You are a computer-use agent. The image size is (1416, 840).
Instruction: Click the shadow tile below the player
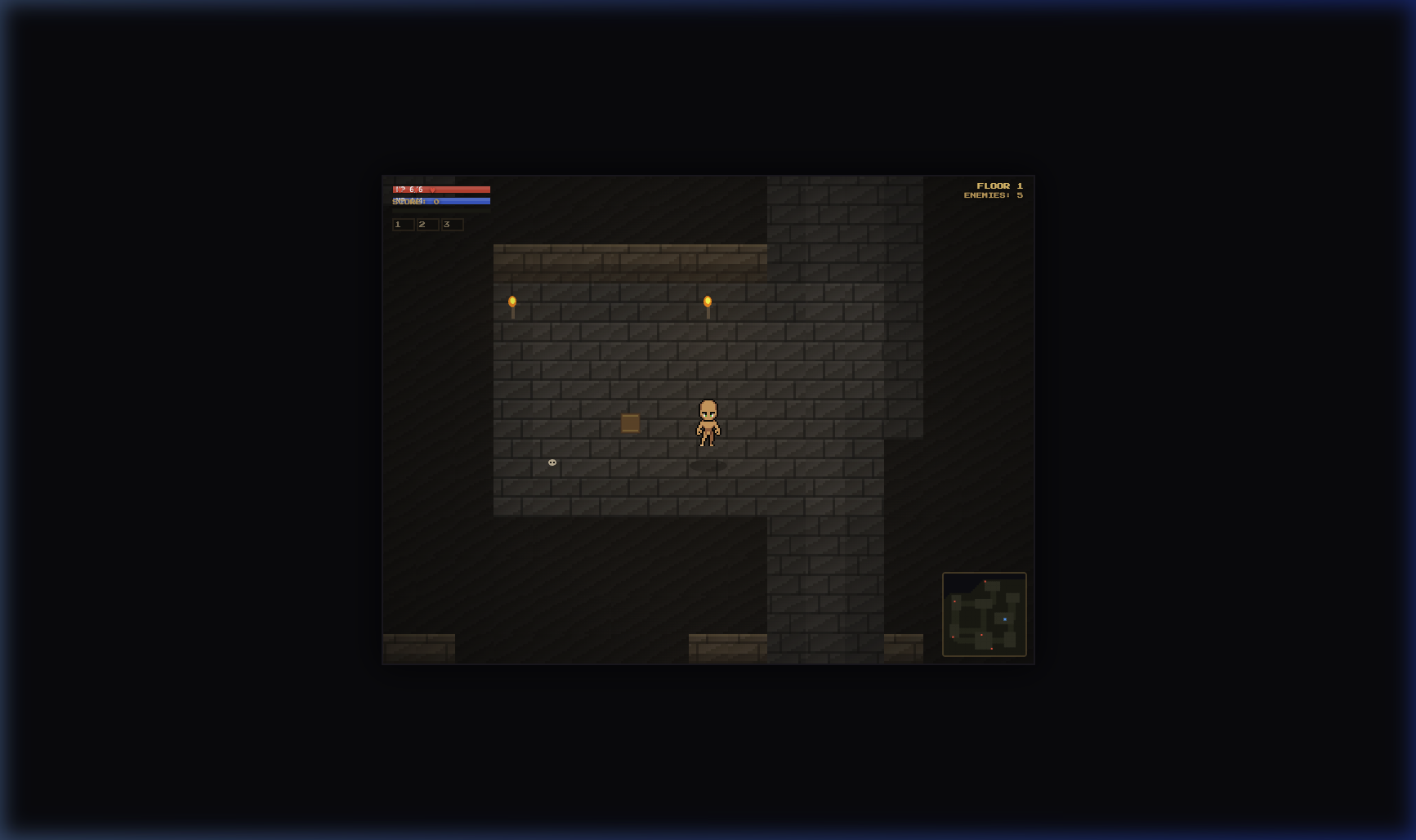(x=708, y=464)
